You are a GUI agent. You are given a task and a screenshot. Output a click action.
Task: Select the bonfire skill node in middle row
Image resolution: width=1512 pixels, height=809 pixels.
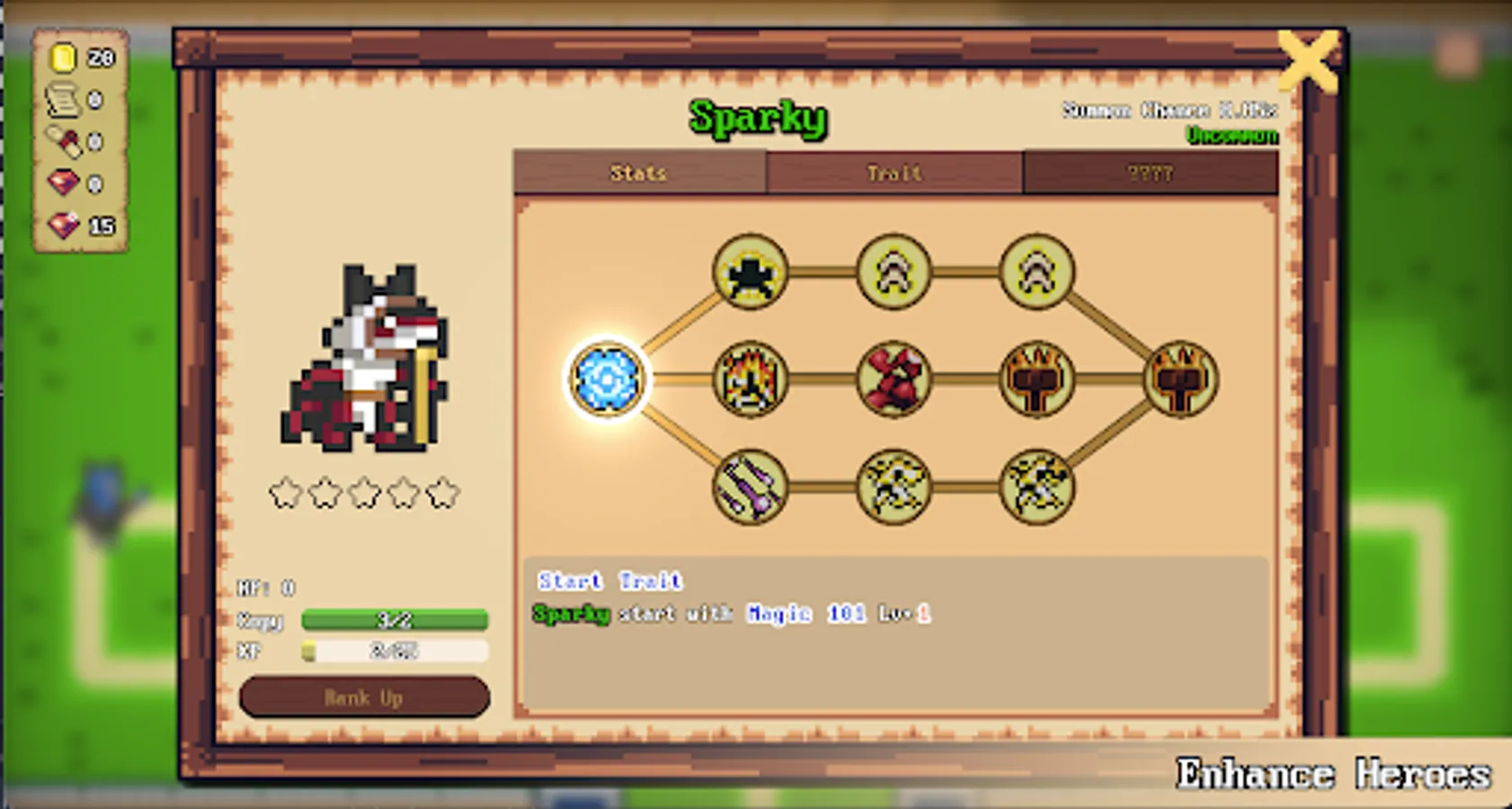pos(751,379)
